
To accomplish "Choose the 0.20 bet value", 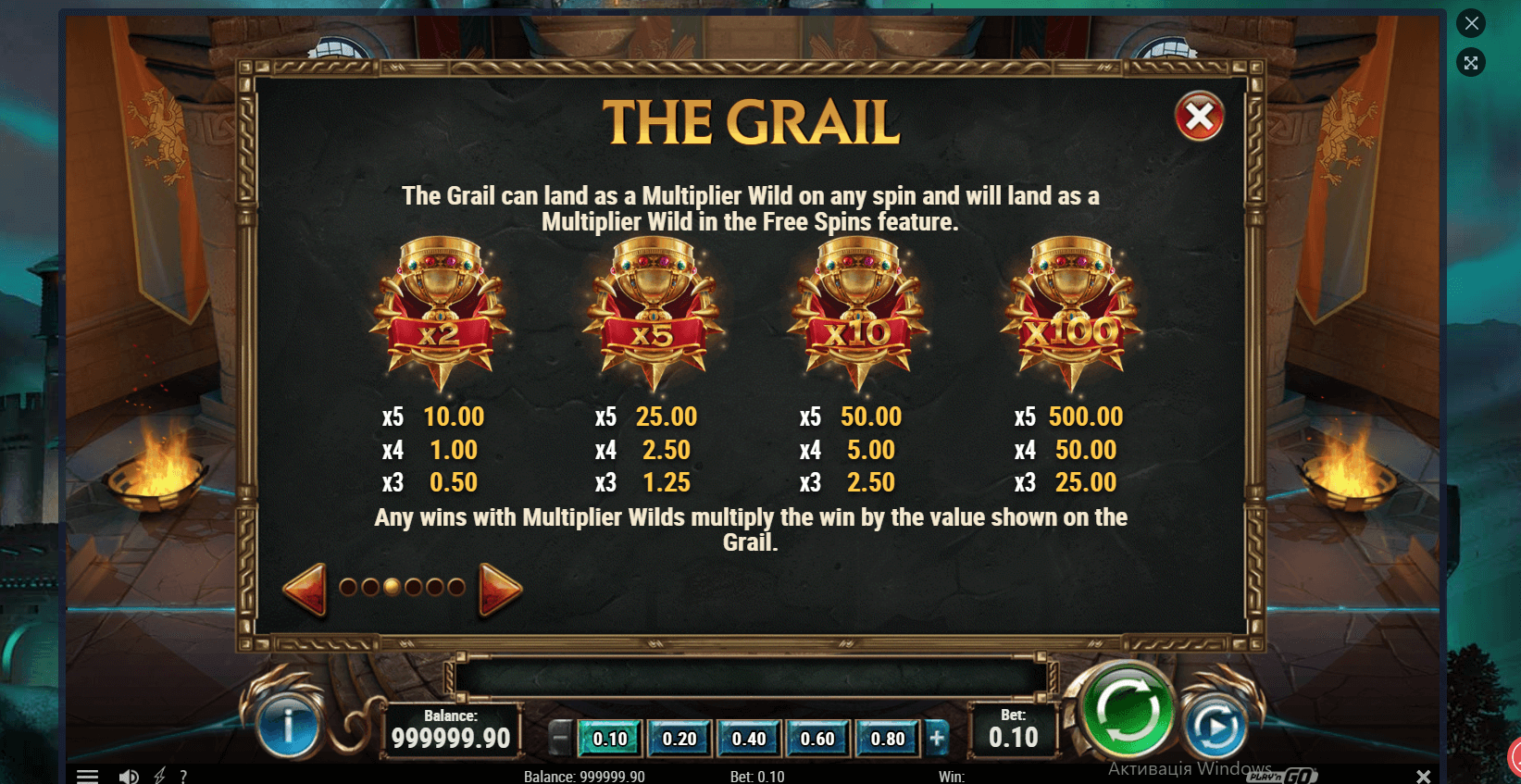I will click(679, 739).
